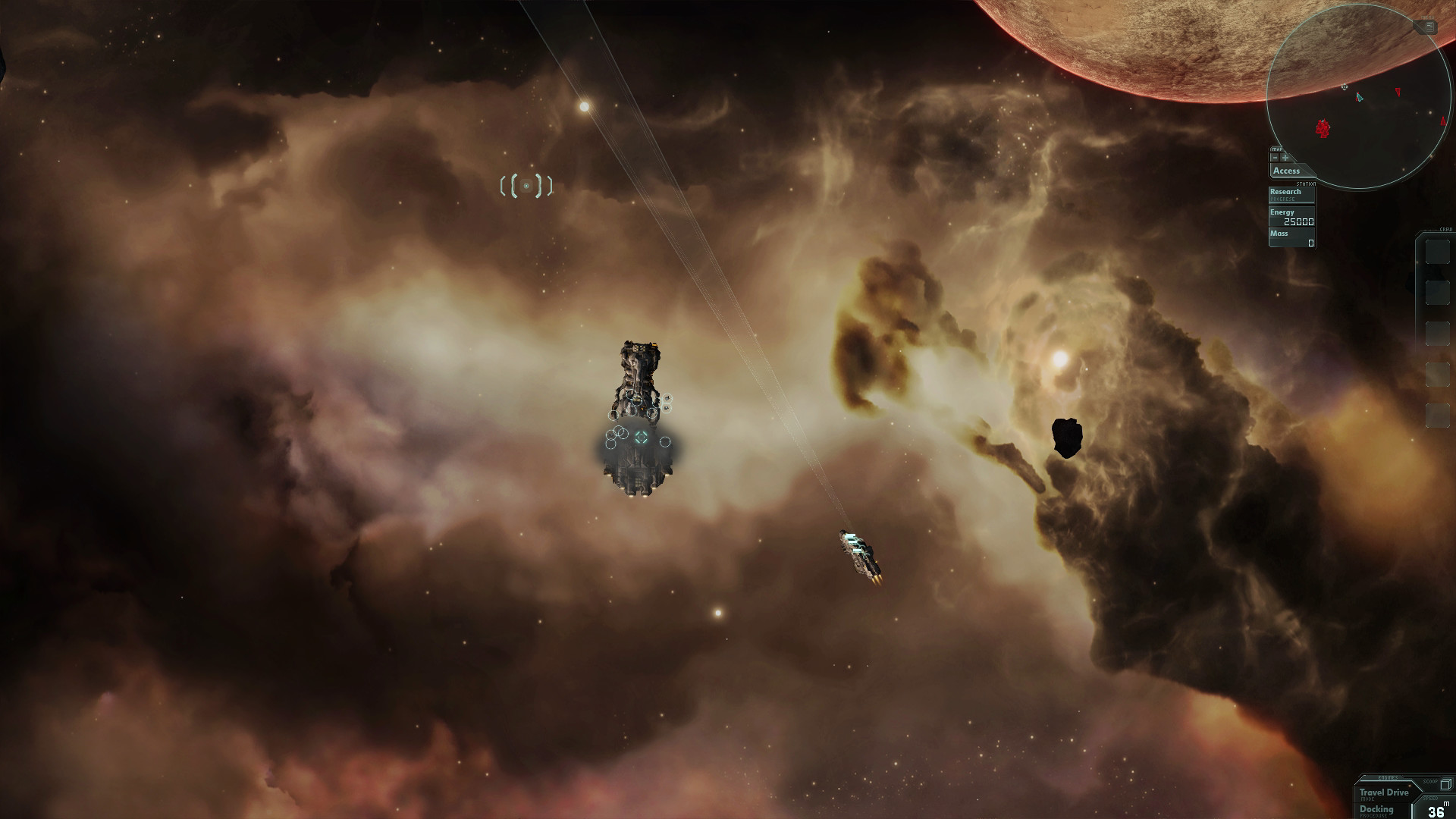Enable Travel Drive mode
This screenshot has height=819, width=1456.
point(1384,792)
